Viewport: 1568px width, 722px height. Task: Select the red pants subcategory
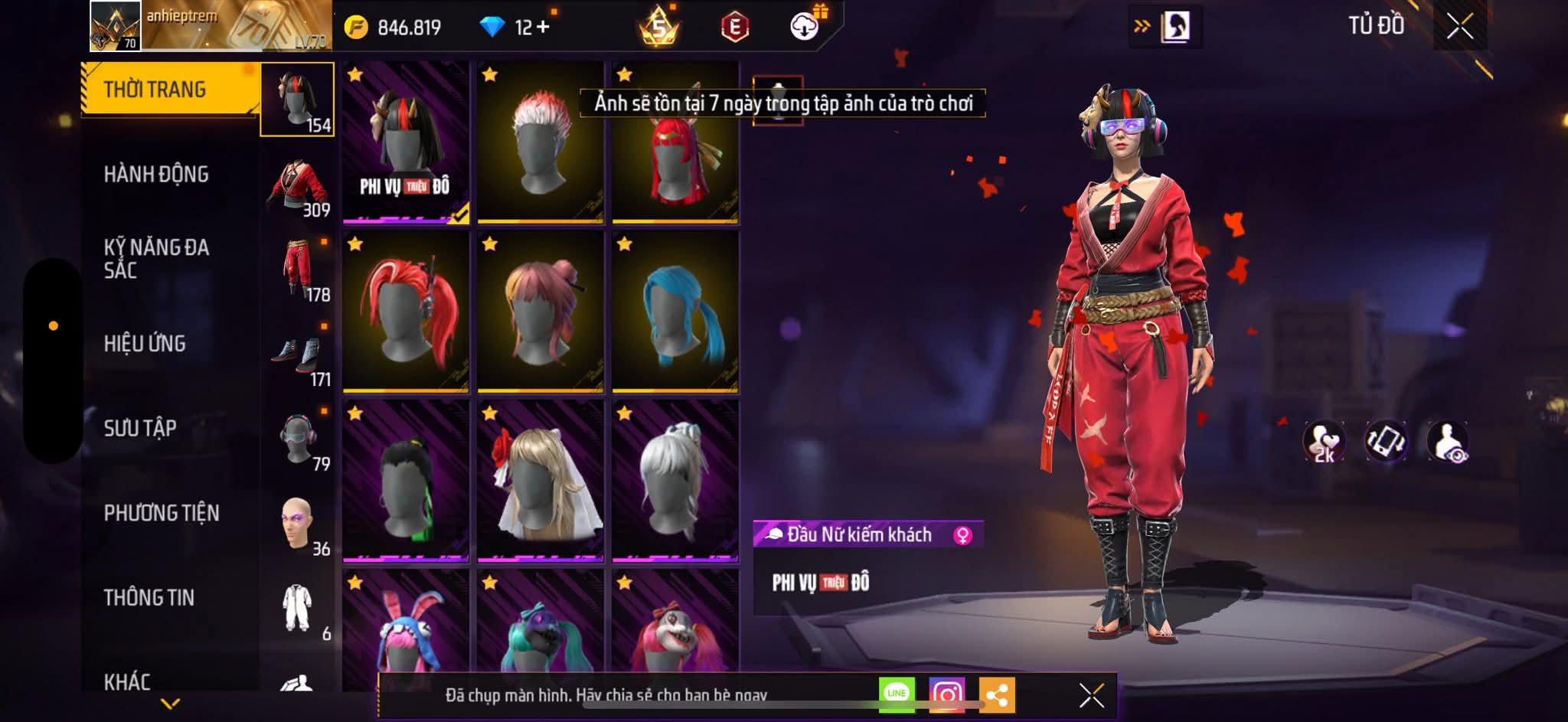[x=298, y=270]
